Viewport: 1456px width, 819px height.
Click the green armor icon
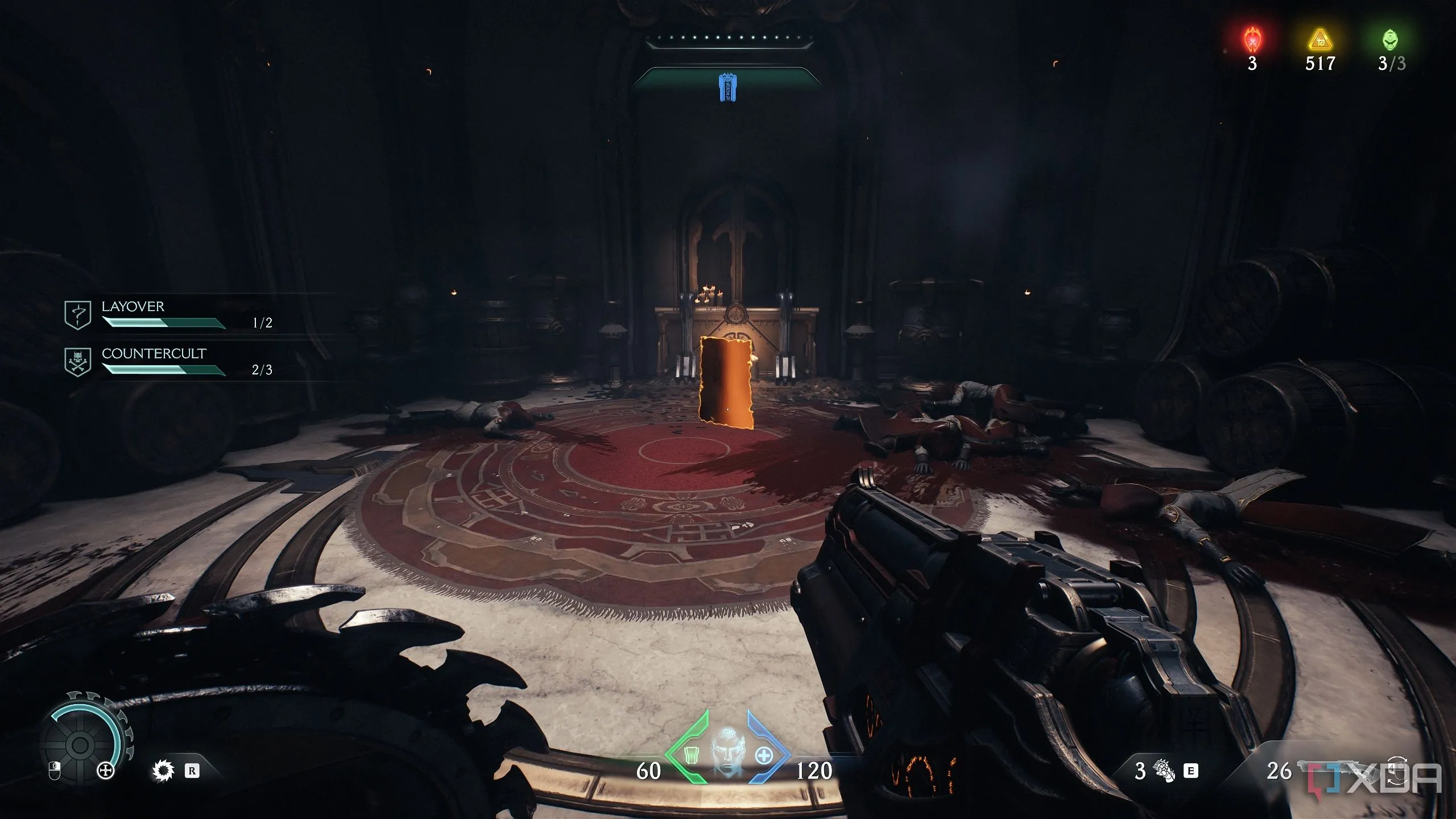691,756
